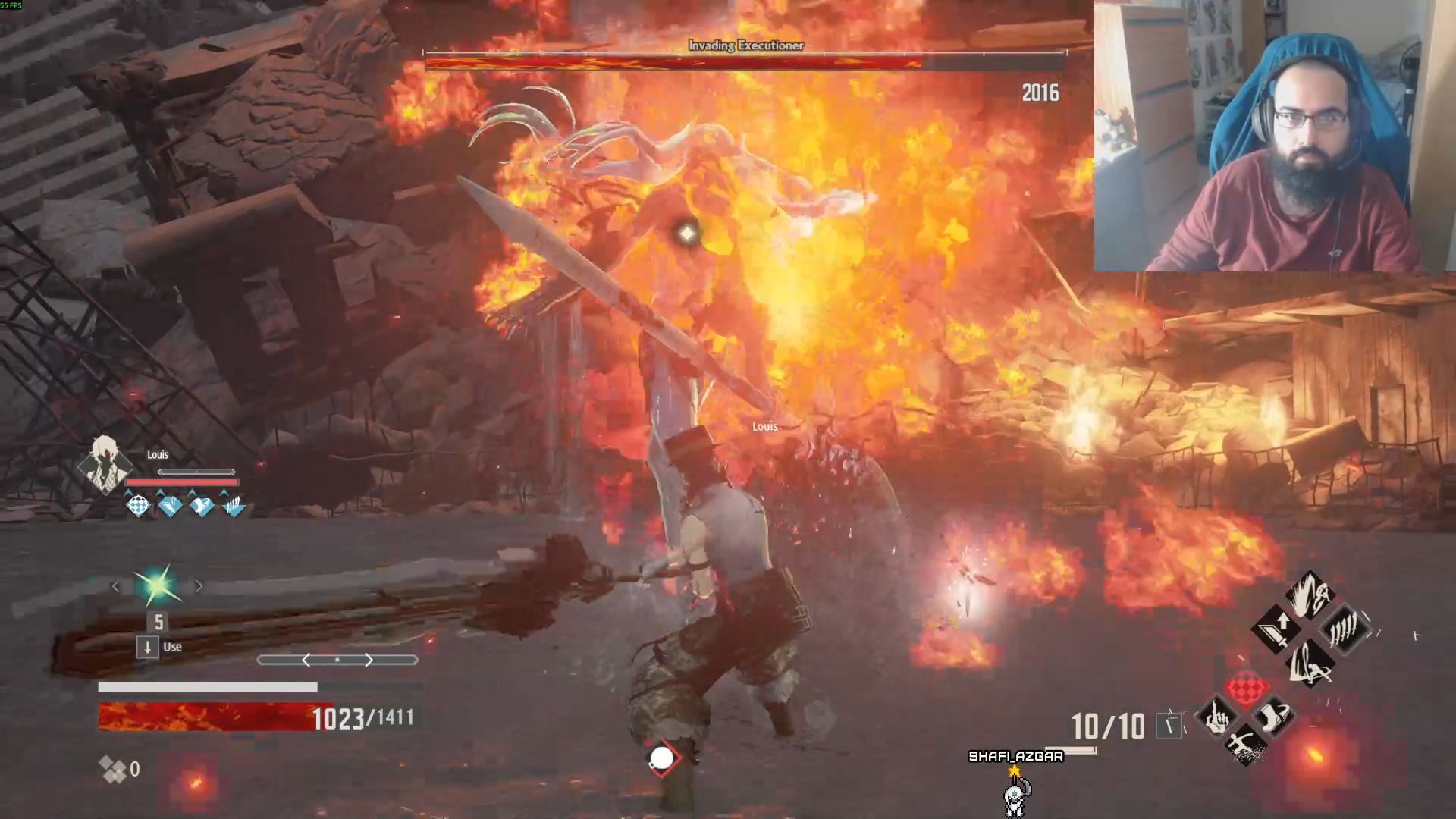This screenshot has width=1456, height=819.
Task: Cycle quick item with the right arrow
Action: (199, 586)
